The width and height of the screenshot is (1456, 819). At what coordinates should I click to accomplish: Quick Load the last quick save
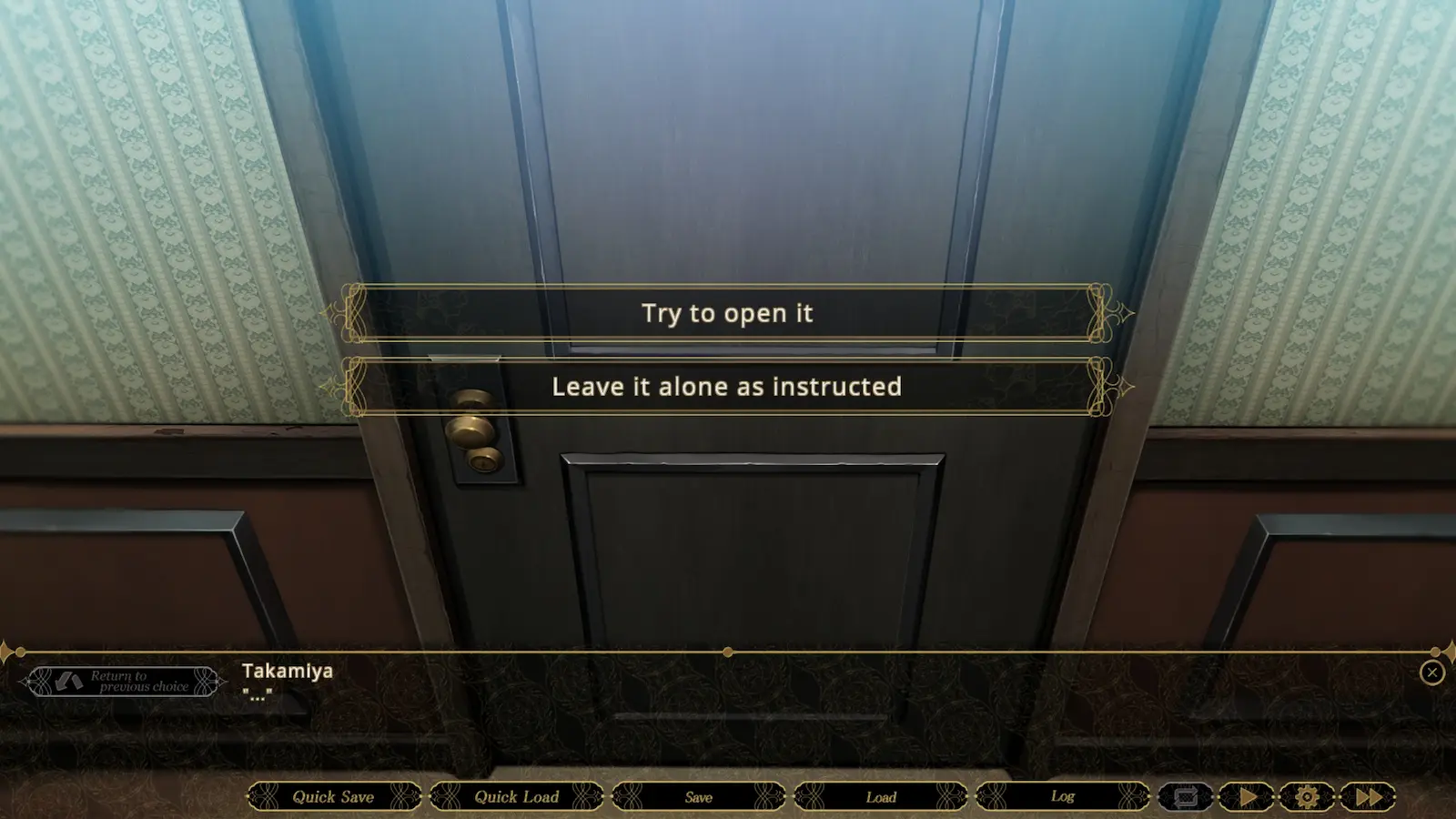tap(515, 796)
